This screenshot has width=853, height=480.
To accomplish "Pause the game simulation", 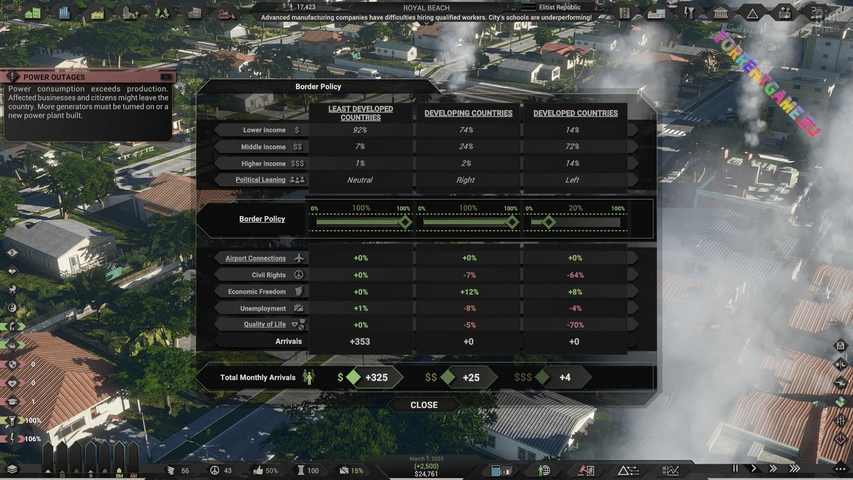I will pos(737,468).
